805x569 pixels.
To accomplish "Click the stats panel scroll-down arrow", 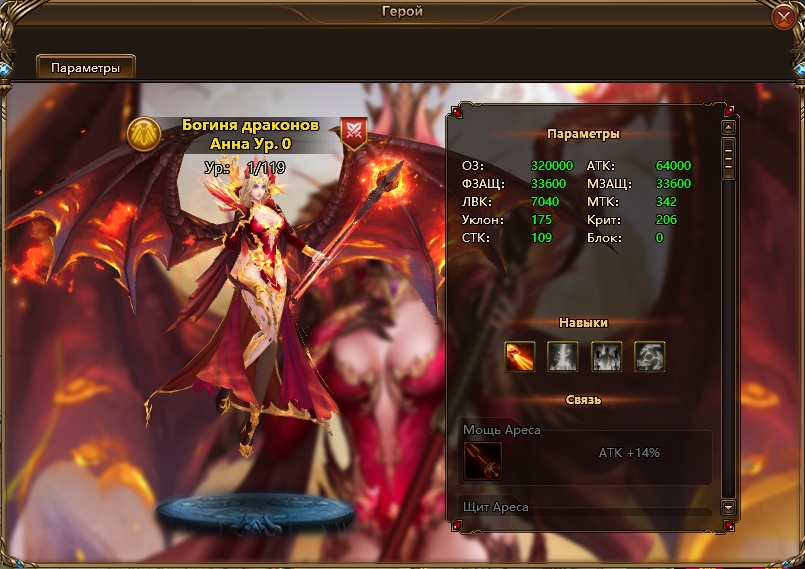I will click(x=729, y=508).
